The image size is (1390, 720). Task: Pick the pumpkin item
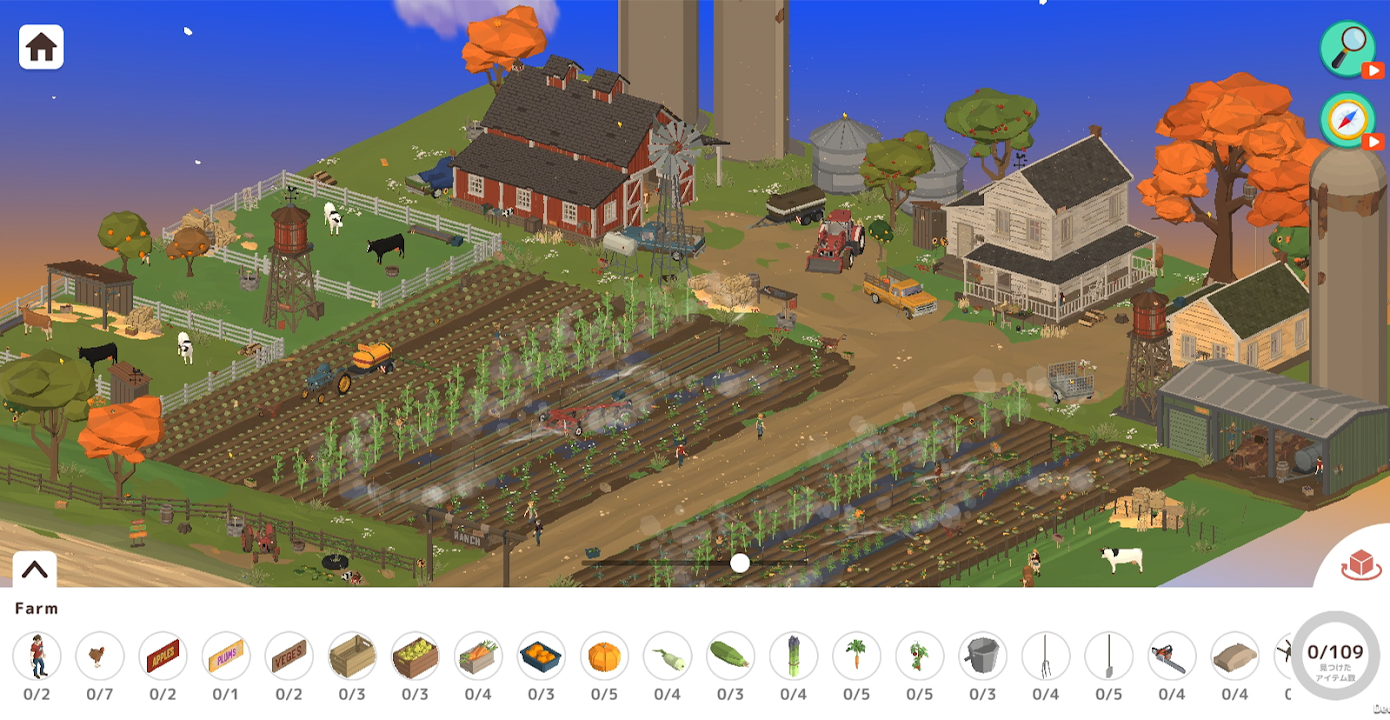pos(604,657)
